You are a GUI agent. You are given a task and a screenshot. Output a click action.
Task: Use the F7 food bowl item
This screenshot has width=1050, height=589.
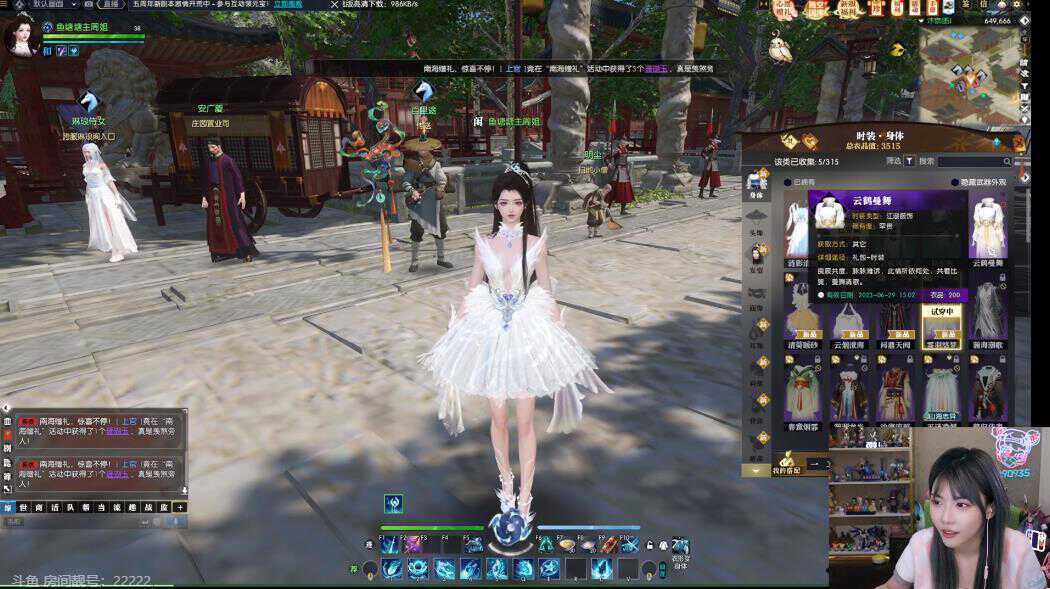[x=567, y=545]
